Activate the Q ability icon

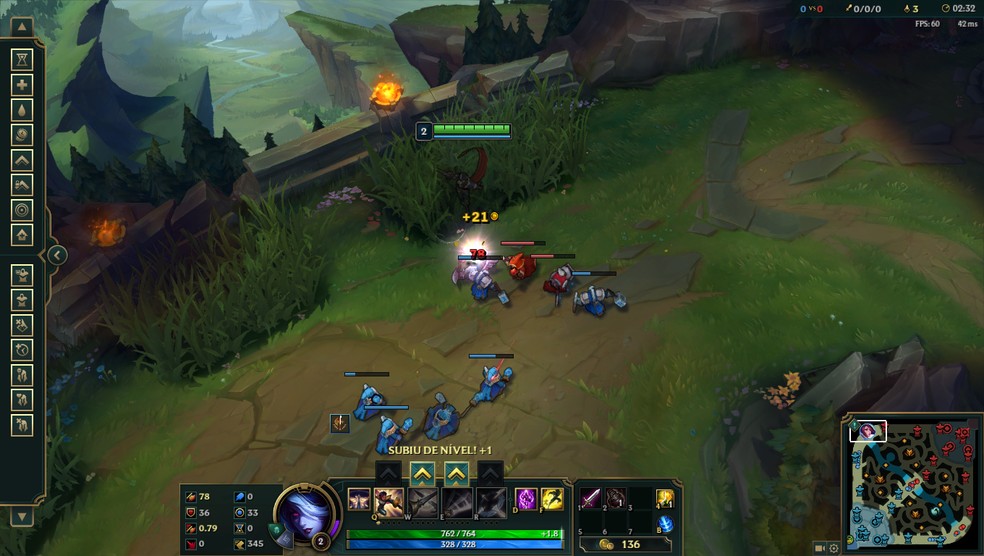pos(389,501)
